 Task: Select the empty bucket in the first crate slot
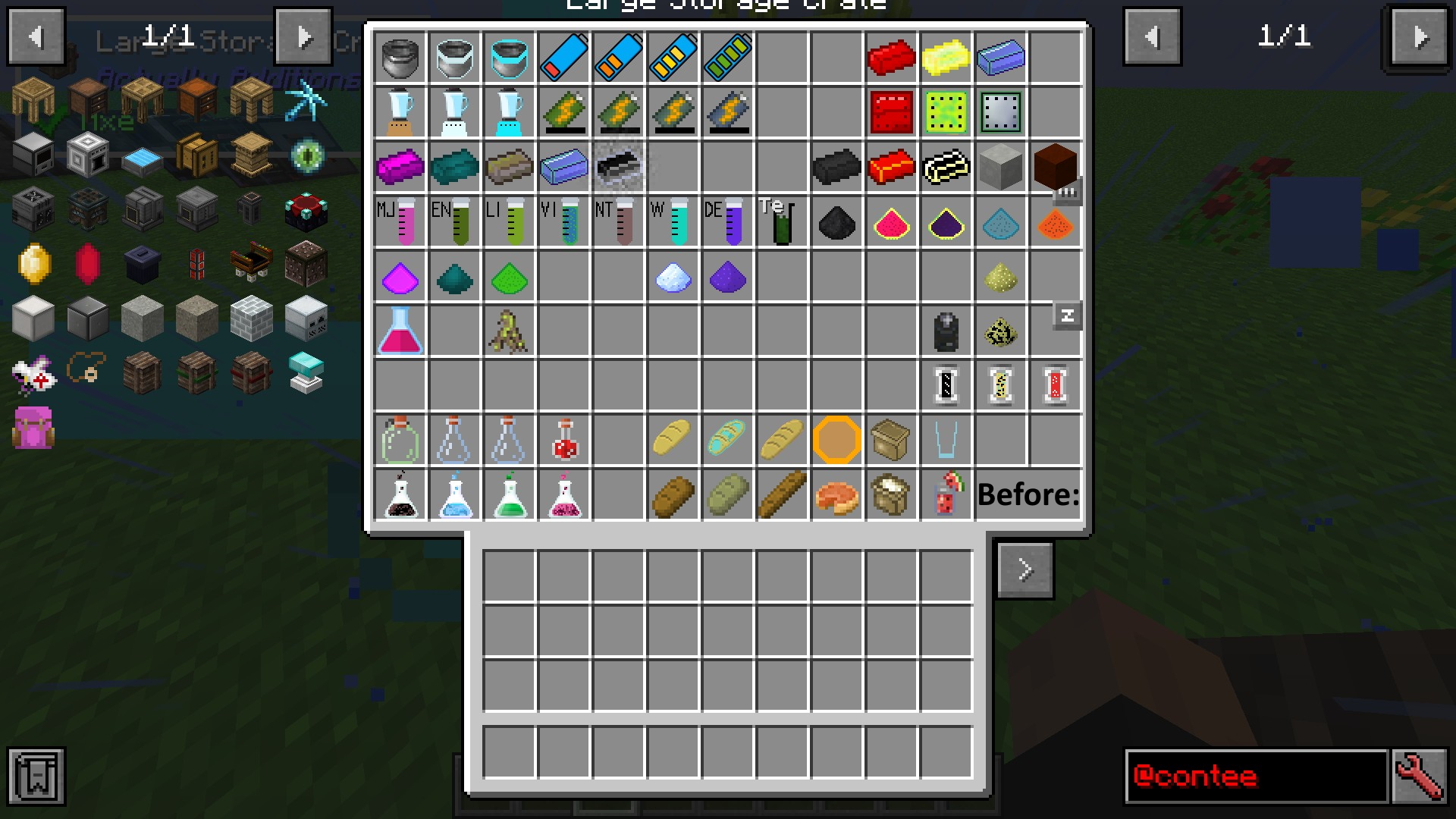(400, 57)
